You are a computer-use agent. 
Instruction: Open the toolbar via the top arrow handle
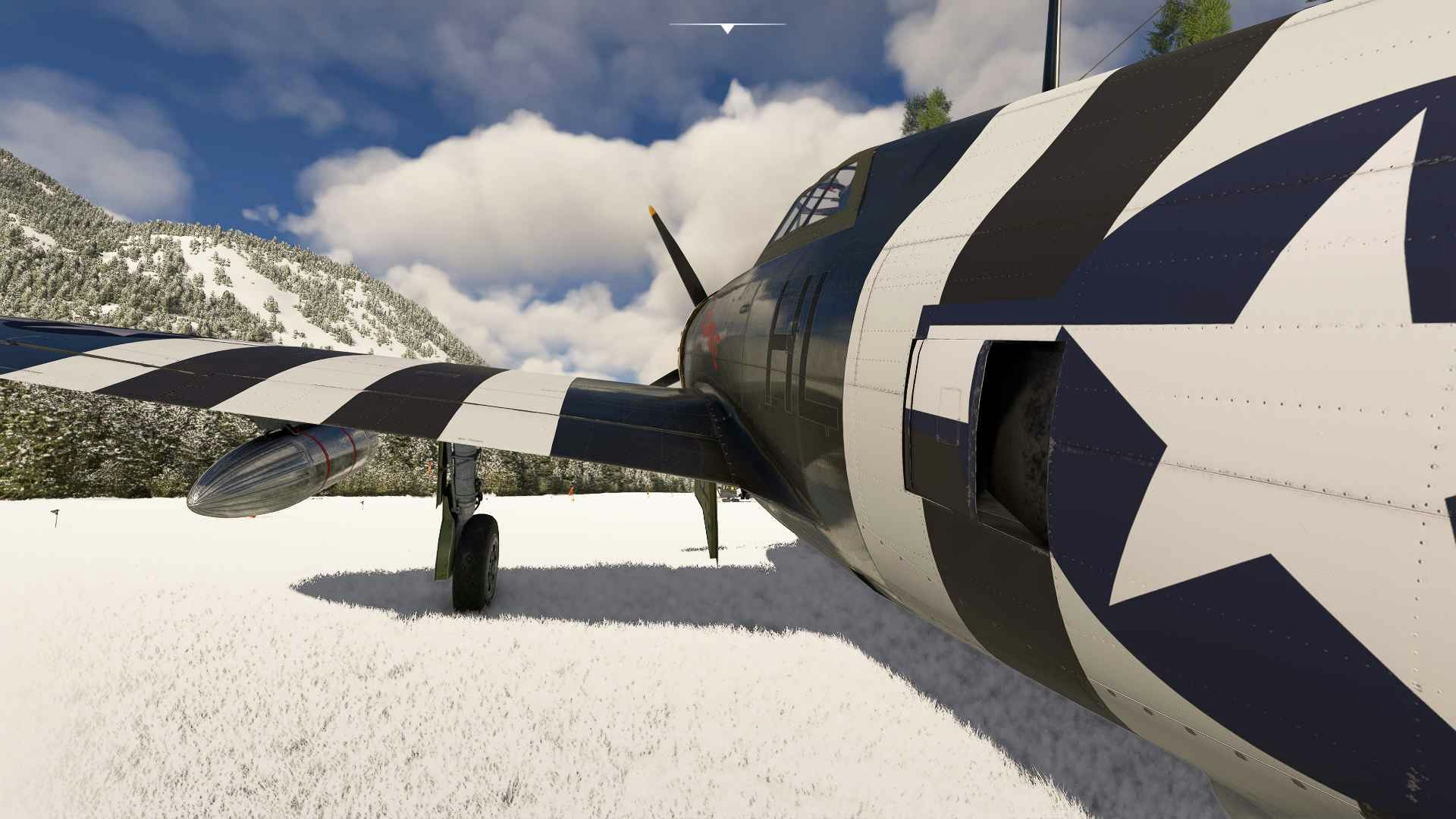click(x=727, y=29)
